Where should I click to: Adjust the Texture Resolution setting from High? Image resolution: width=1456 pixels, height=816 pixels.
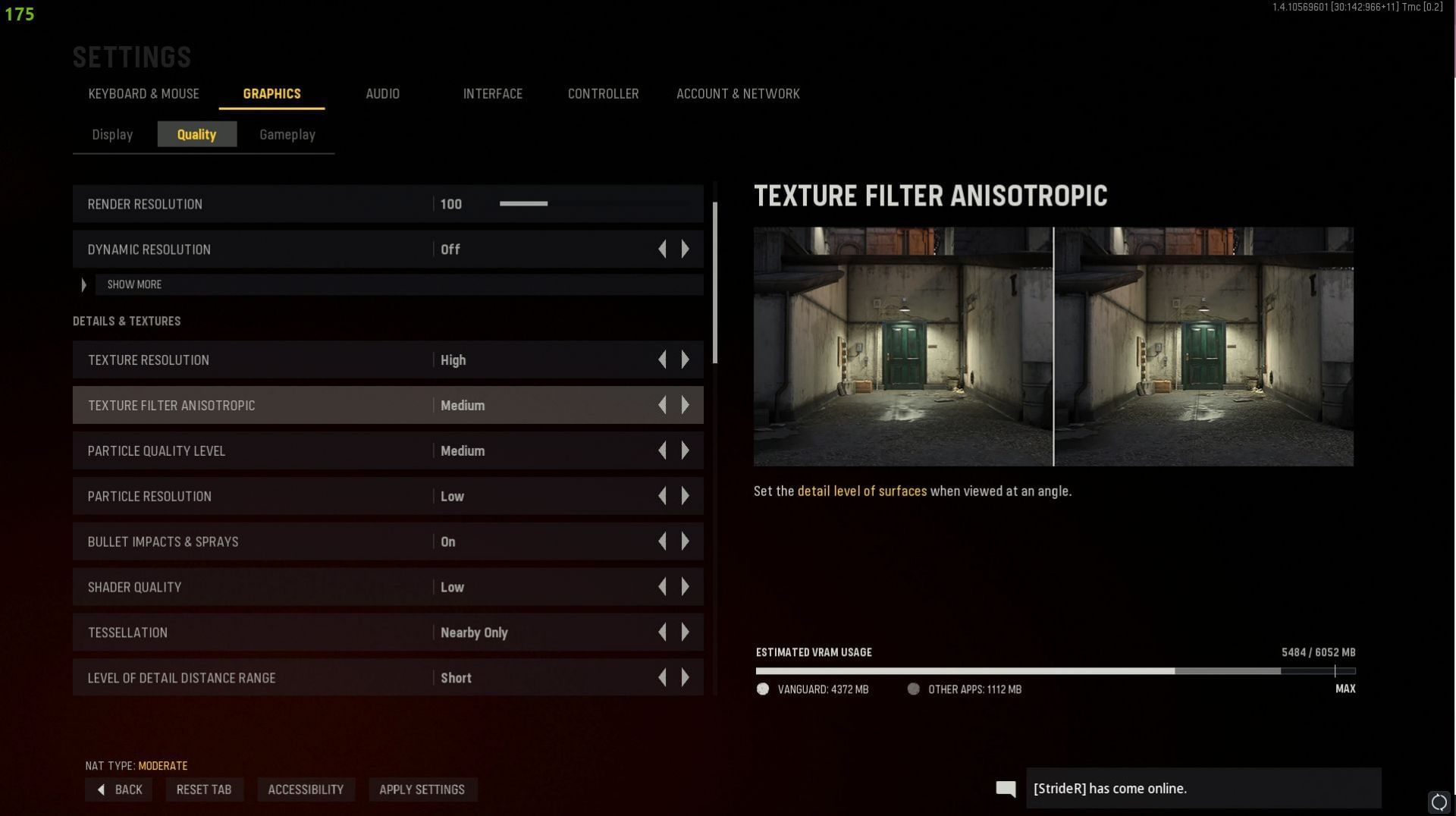[x=686, y=359]
